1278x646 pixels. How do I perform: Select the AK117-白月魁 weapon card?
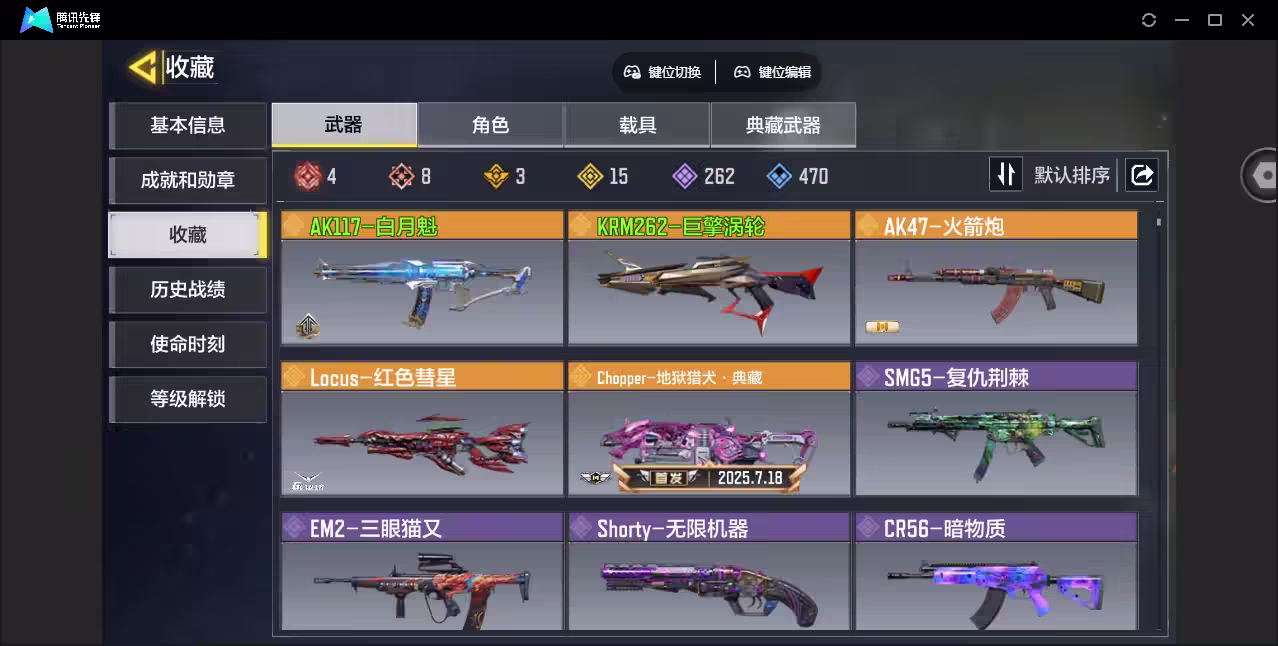pyautogui.click(x=421, y=279)
